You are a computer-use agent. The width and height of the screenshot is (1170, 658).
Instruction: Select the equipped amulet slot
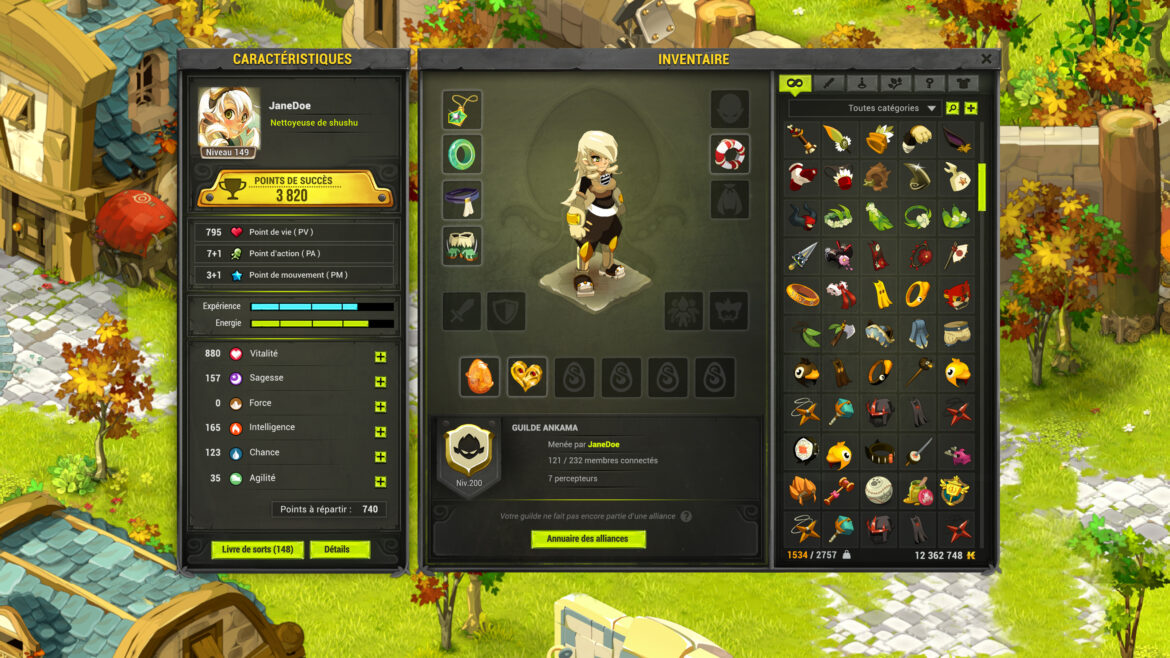click(462, 110)
